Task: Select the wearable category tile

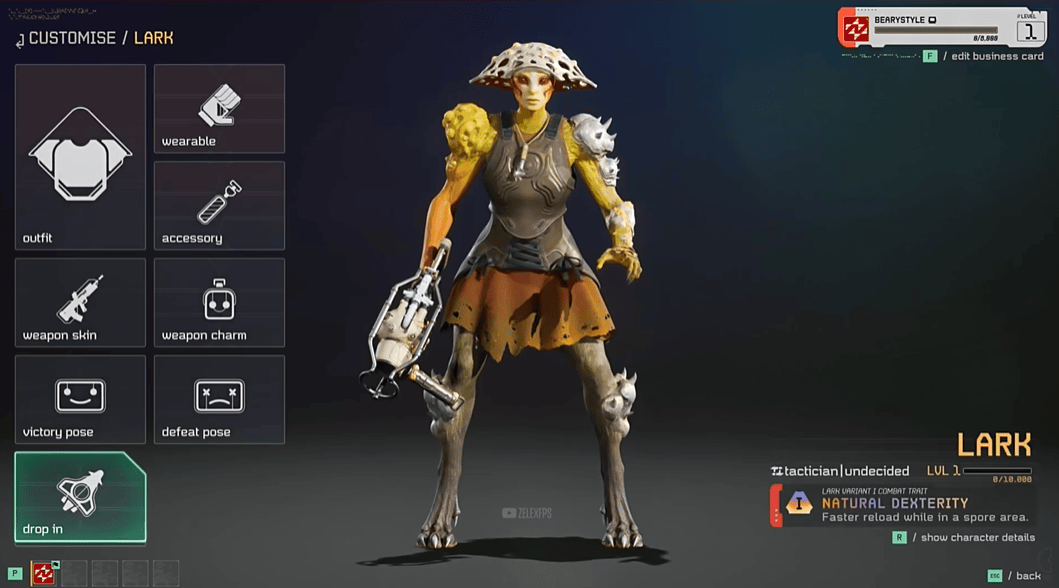Action: (219, 108)
